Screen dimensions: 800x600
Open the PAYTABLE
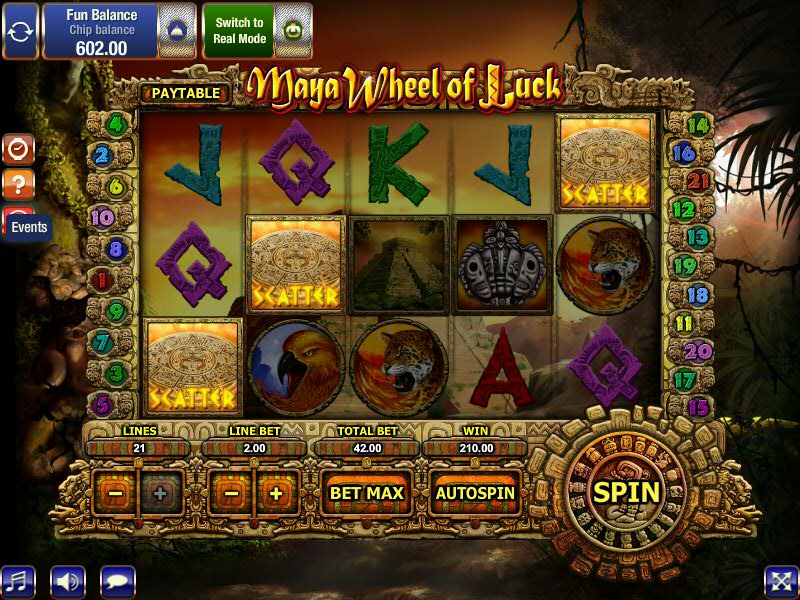[186, 93]
